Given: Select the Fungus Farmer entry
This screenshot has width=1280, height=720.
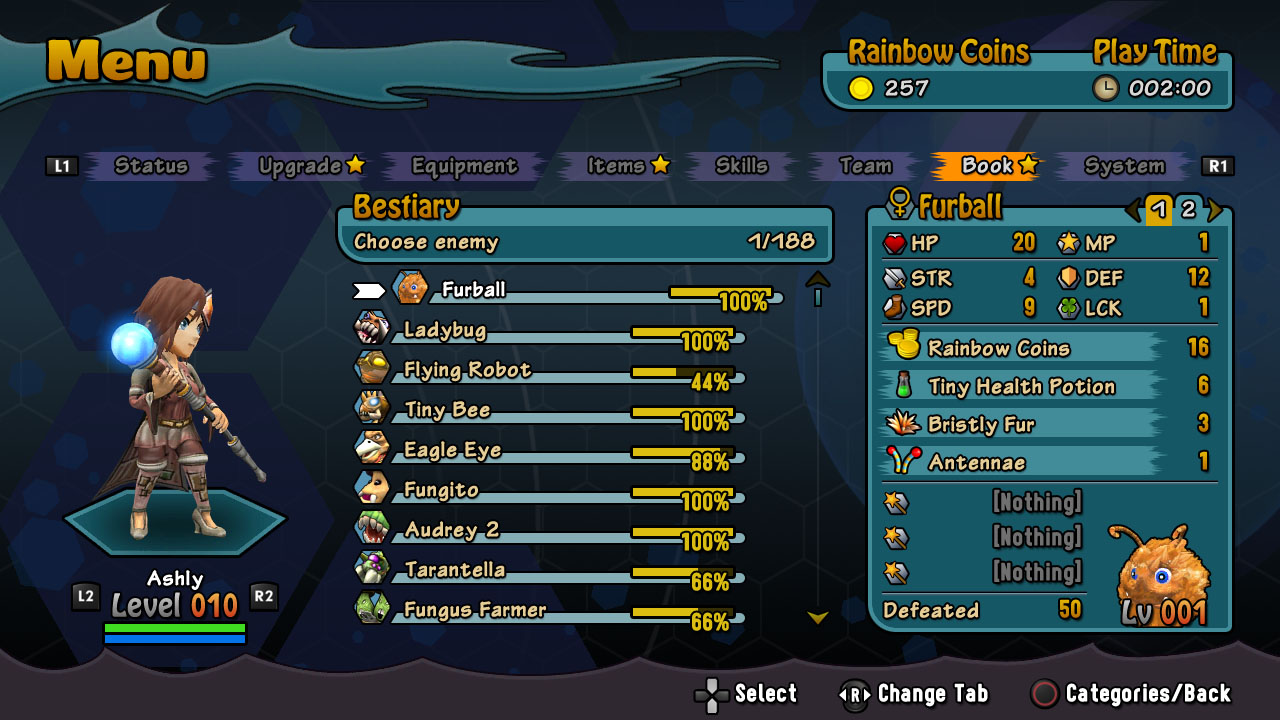Looking at the screenshot, I should (x=475, y=610).
